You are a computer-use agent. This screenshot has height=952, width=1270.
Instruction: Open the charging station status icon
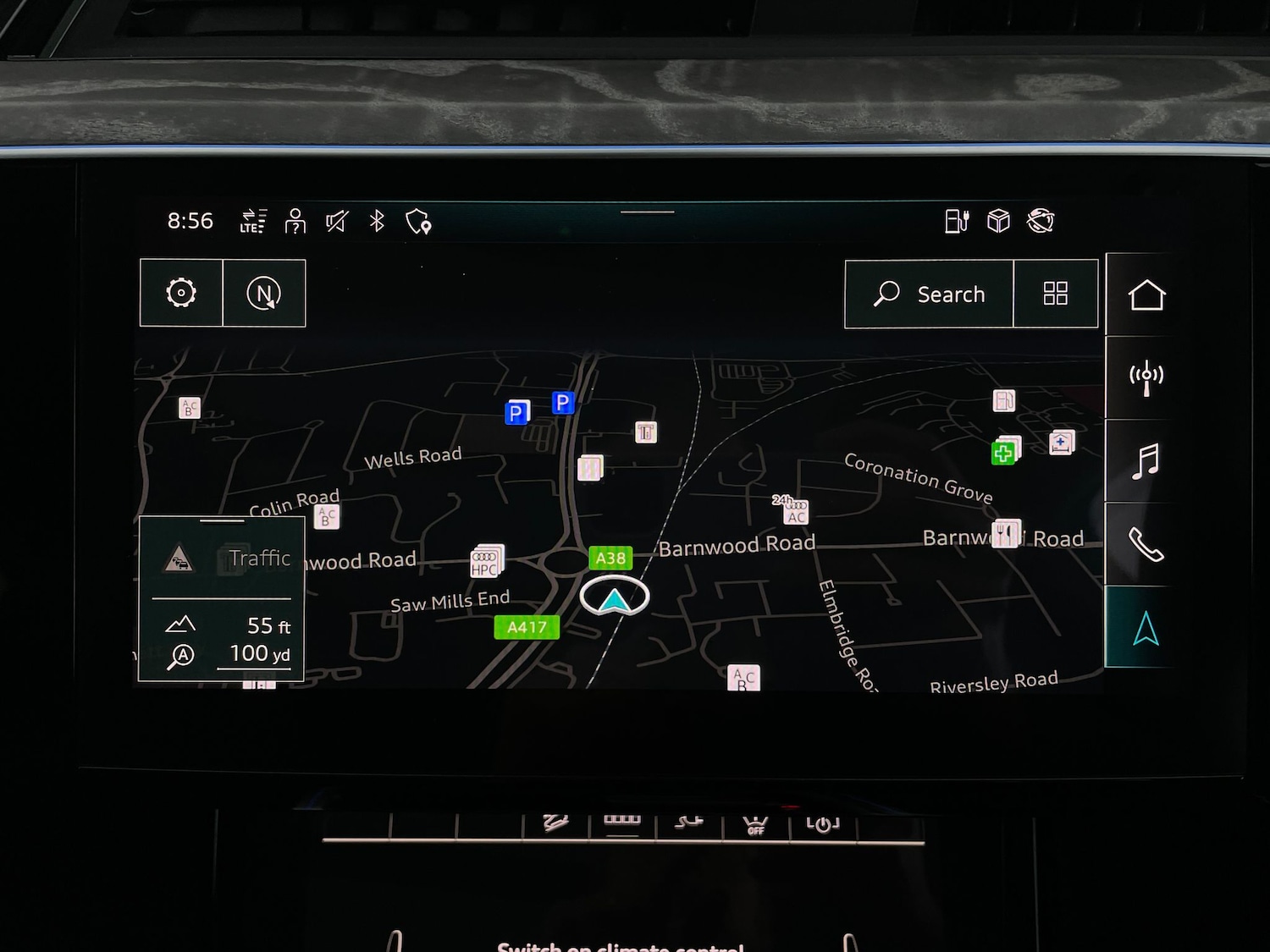[x=957, y=221]
